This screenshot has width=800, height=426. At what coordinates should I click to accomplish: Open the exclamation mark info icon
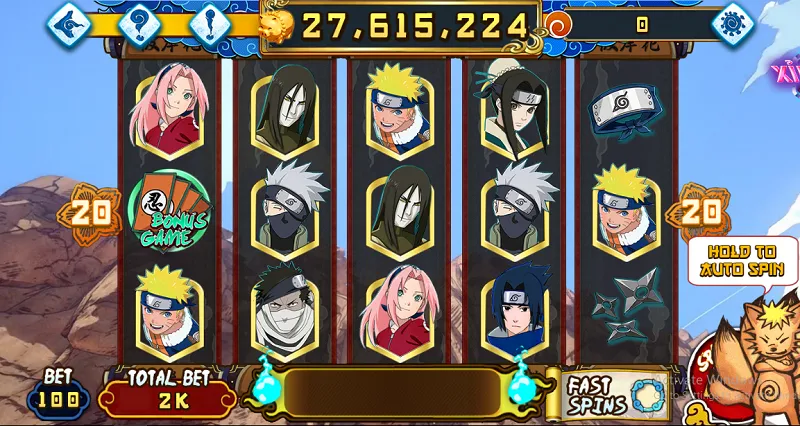click(x=208, y=23)
